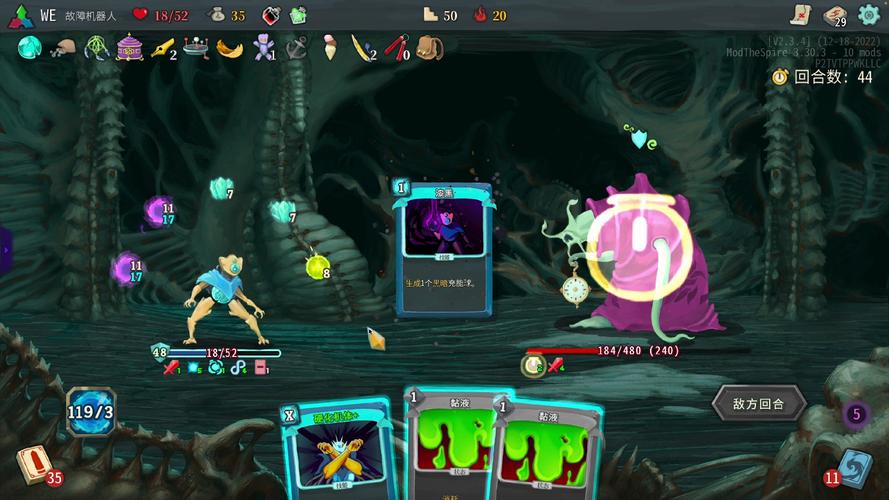Open the map scroll icon

(x=799, y=14)
